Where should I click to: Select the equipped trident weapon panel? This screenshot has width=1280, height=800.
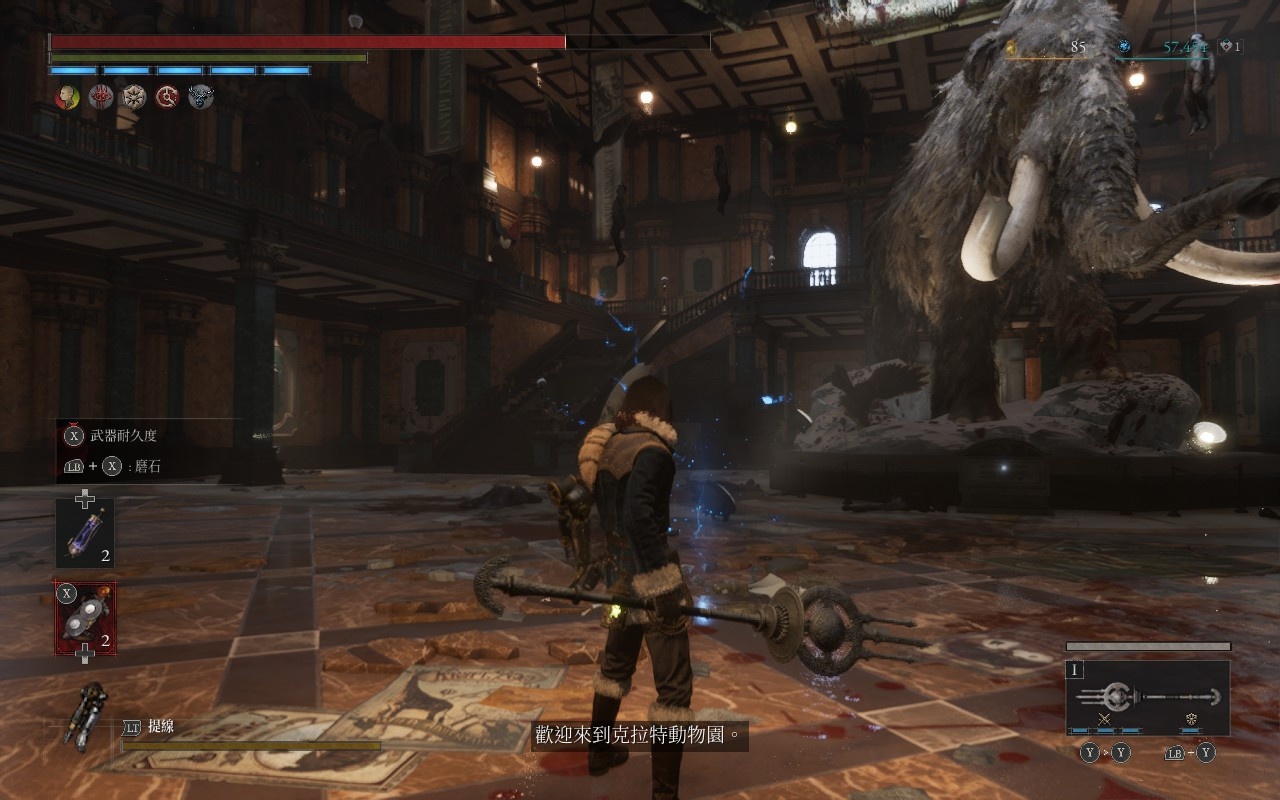coord(1147,697)
